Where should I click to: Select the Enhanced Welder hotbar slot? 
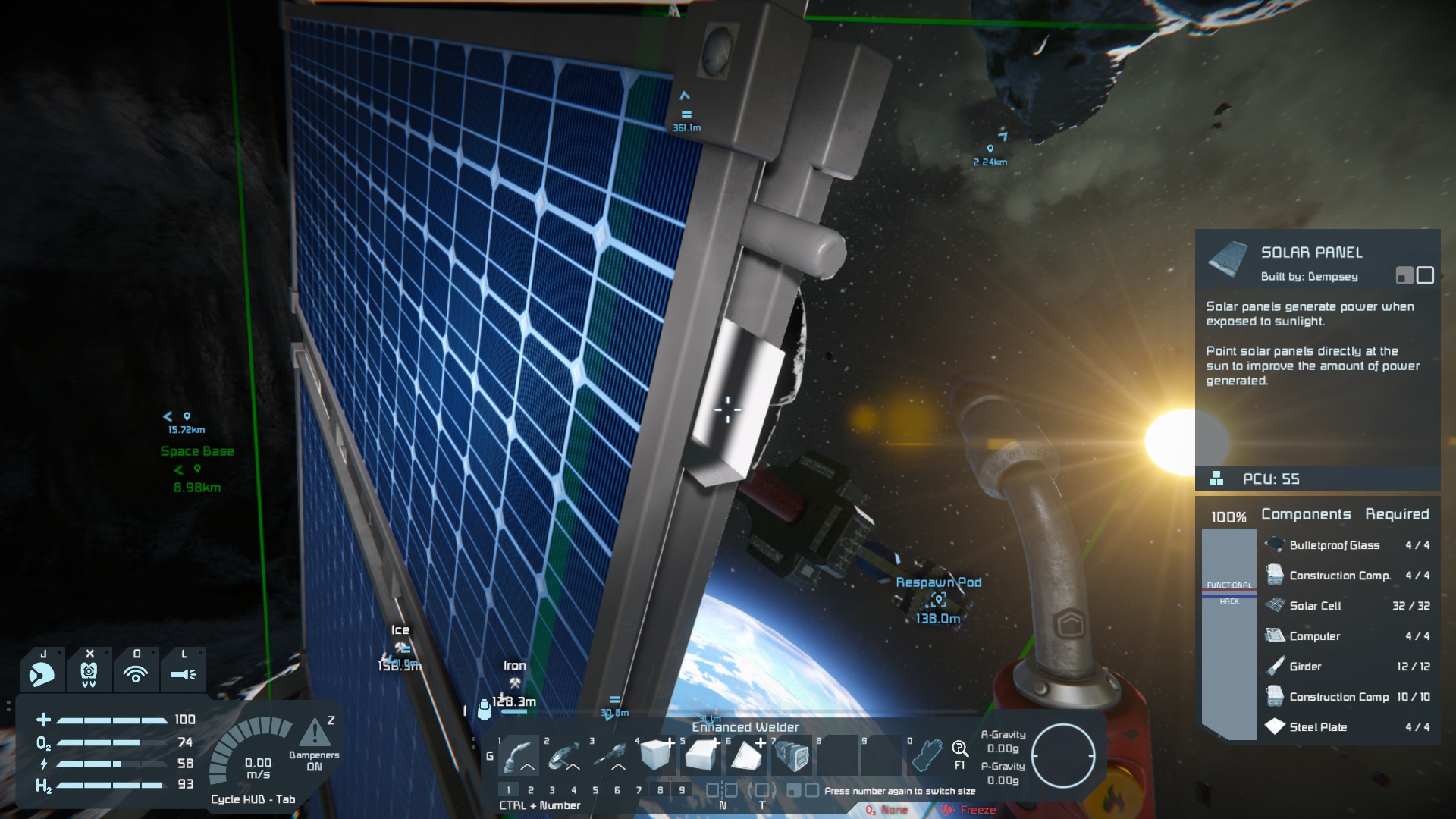pos(519,755)
